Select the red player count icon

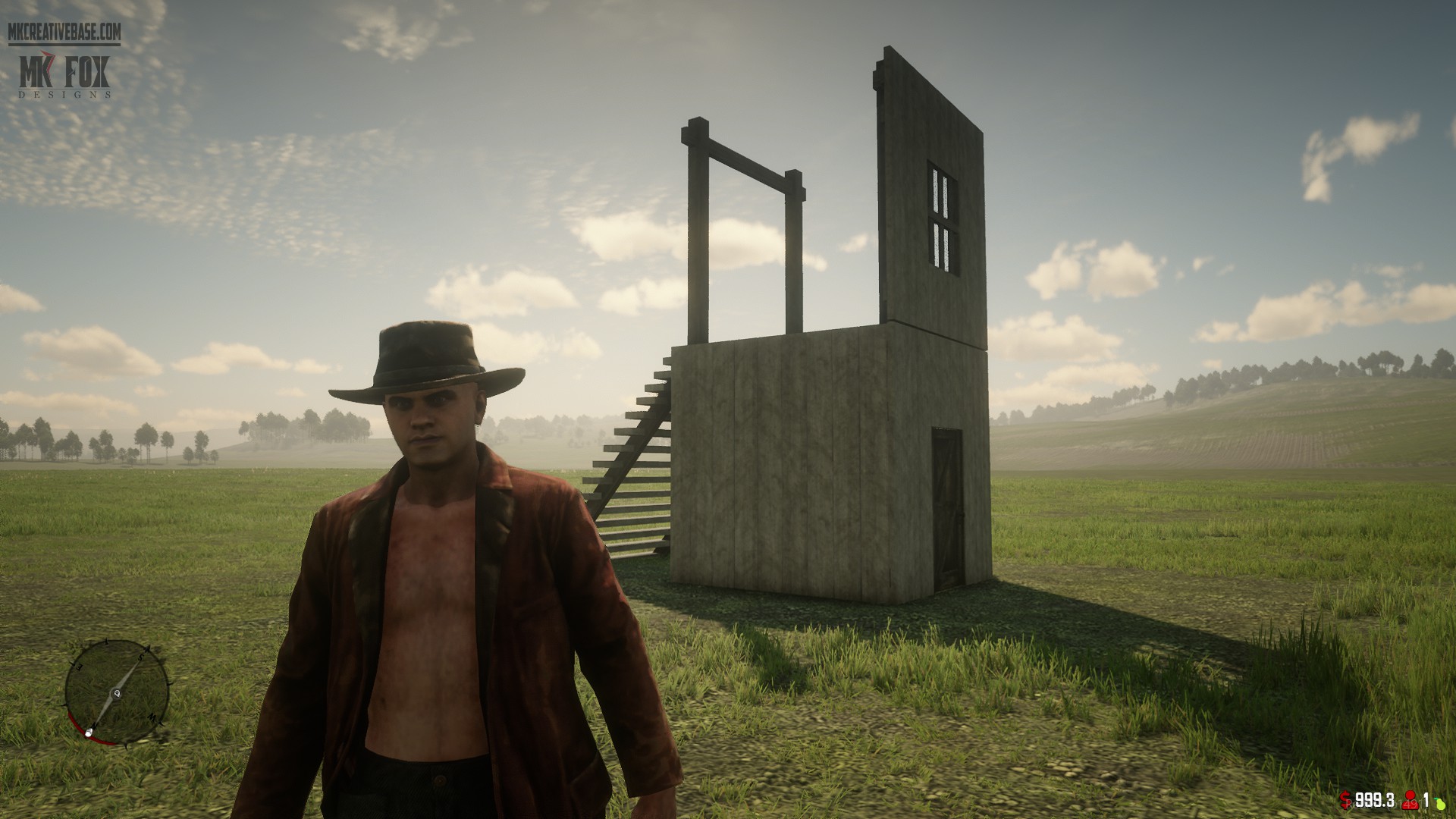pyautogui.click(x=1410, y=800)
